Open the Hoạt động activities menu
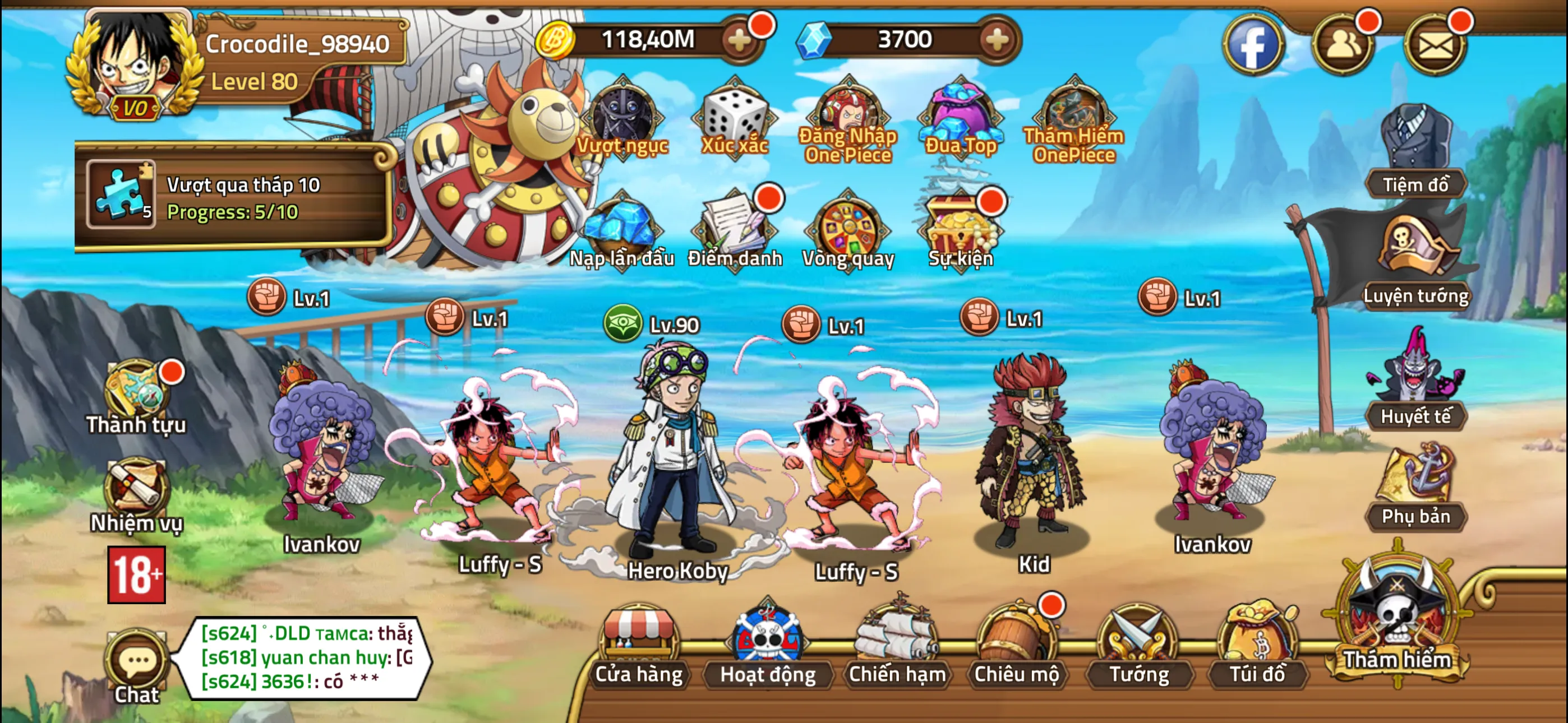Image resolution: width=1568 pixels, height=723 pixels. point(767,645)
